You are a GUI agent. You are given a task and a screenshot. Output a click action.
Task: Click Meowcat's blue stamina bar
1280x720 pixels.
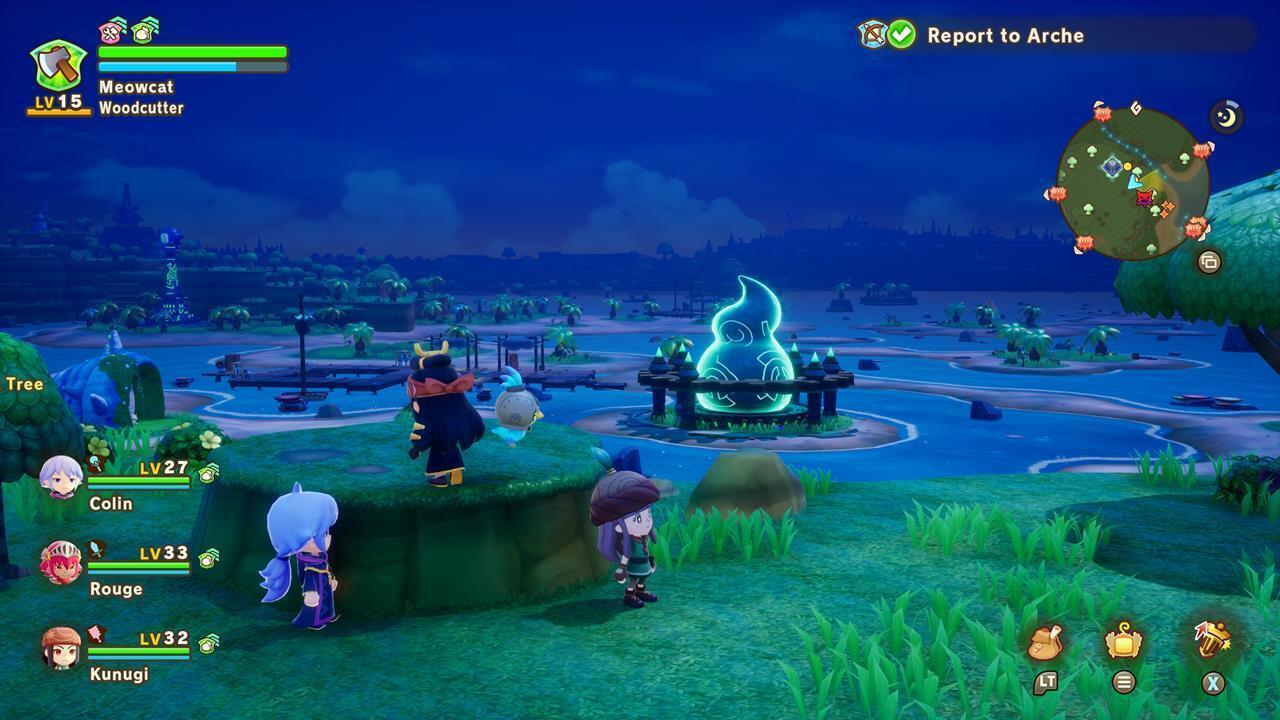point(168,64)
